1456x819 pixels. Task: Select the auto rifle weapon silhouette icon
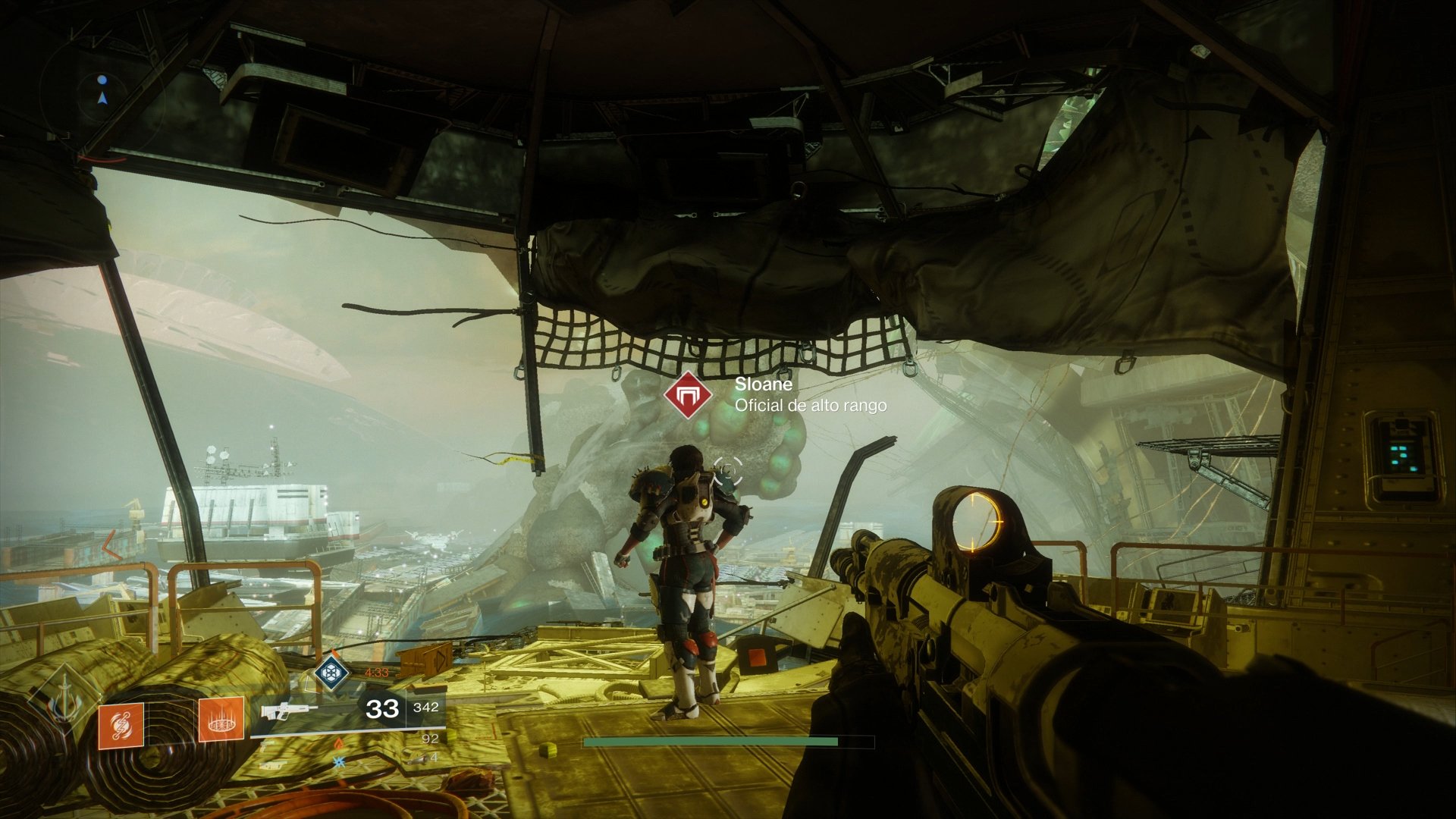(x=289, y=710)
